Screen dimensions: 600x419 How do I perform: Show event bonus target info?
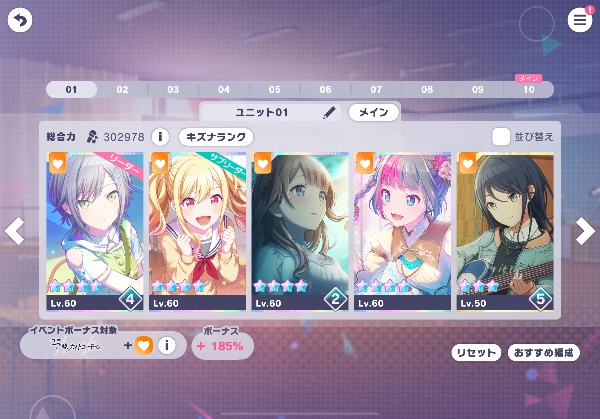click(x=167, y=346)
